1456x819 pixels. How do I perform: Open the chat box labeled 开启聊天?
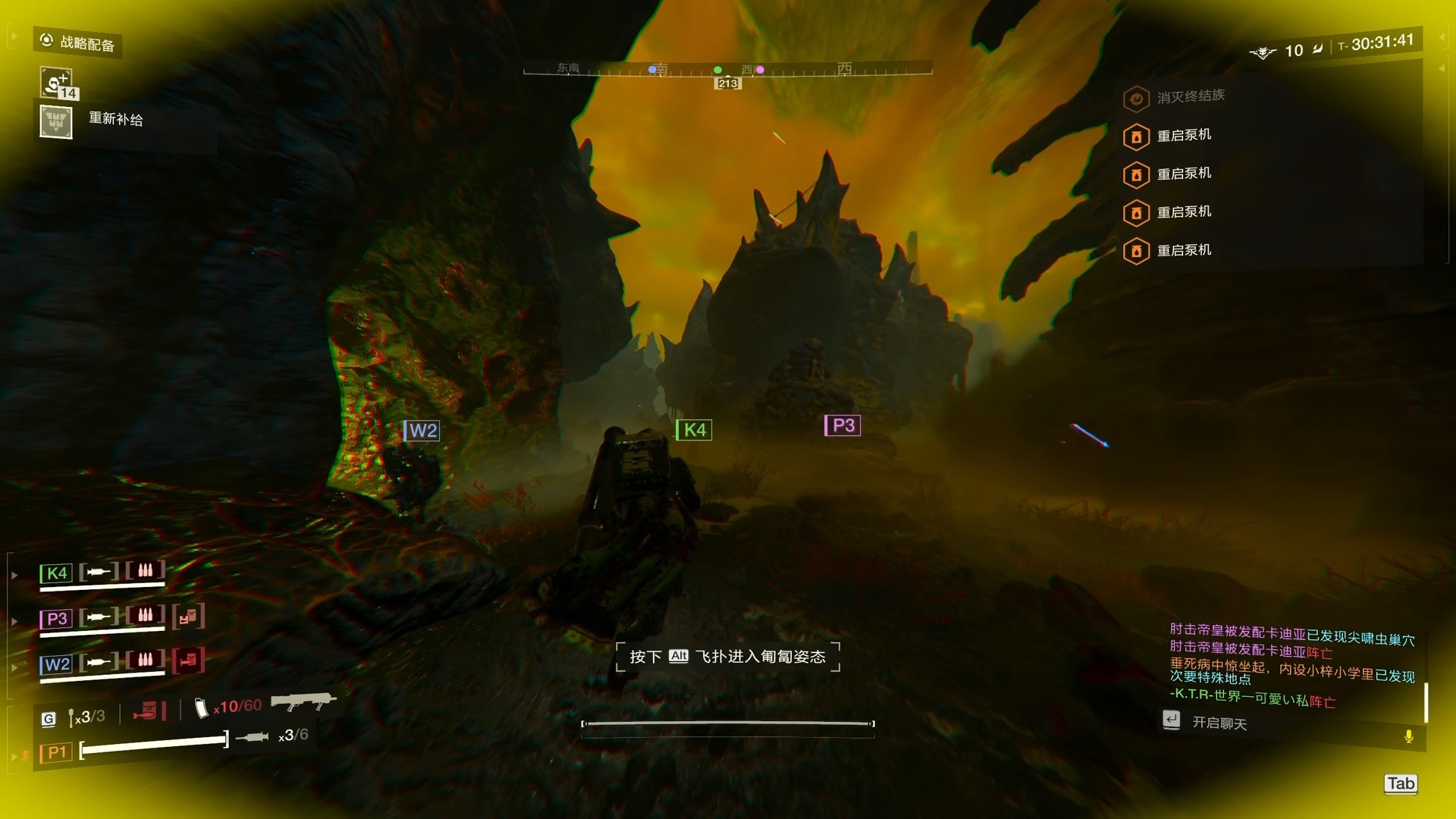(1219, 723)
